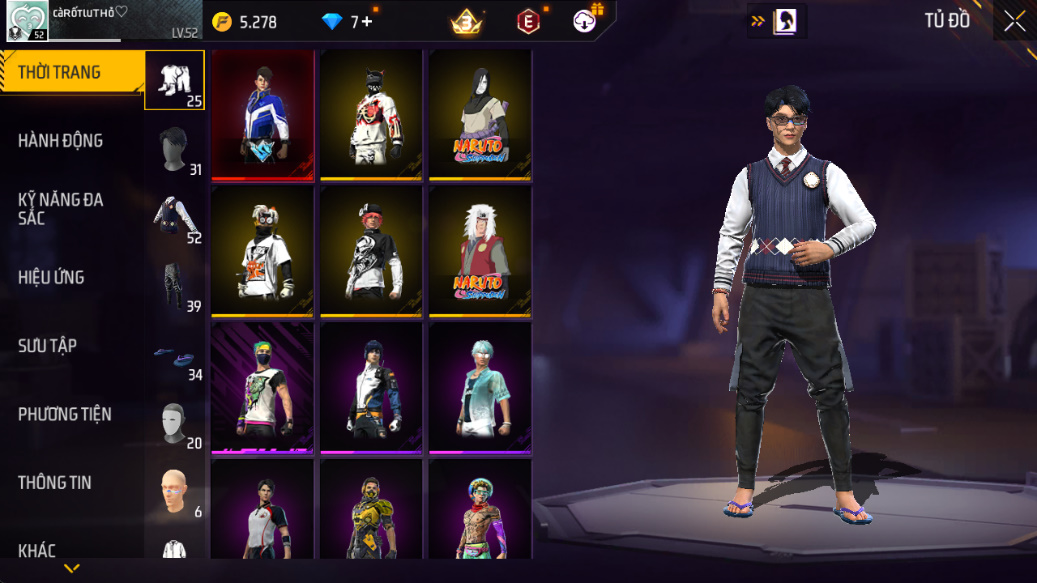This screenshot has height=583, width=1037.
Task: Close the Tủ Đồ wardrobe screen
Action: (1014, 22)
